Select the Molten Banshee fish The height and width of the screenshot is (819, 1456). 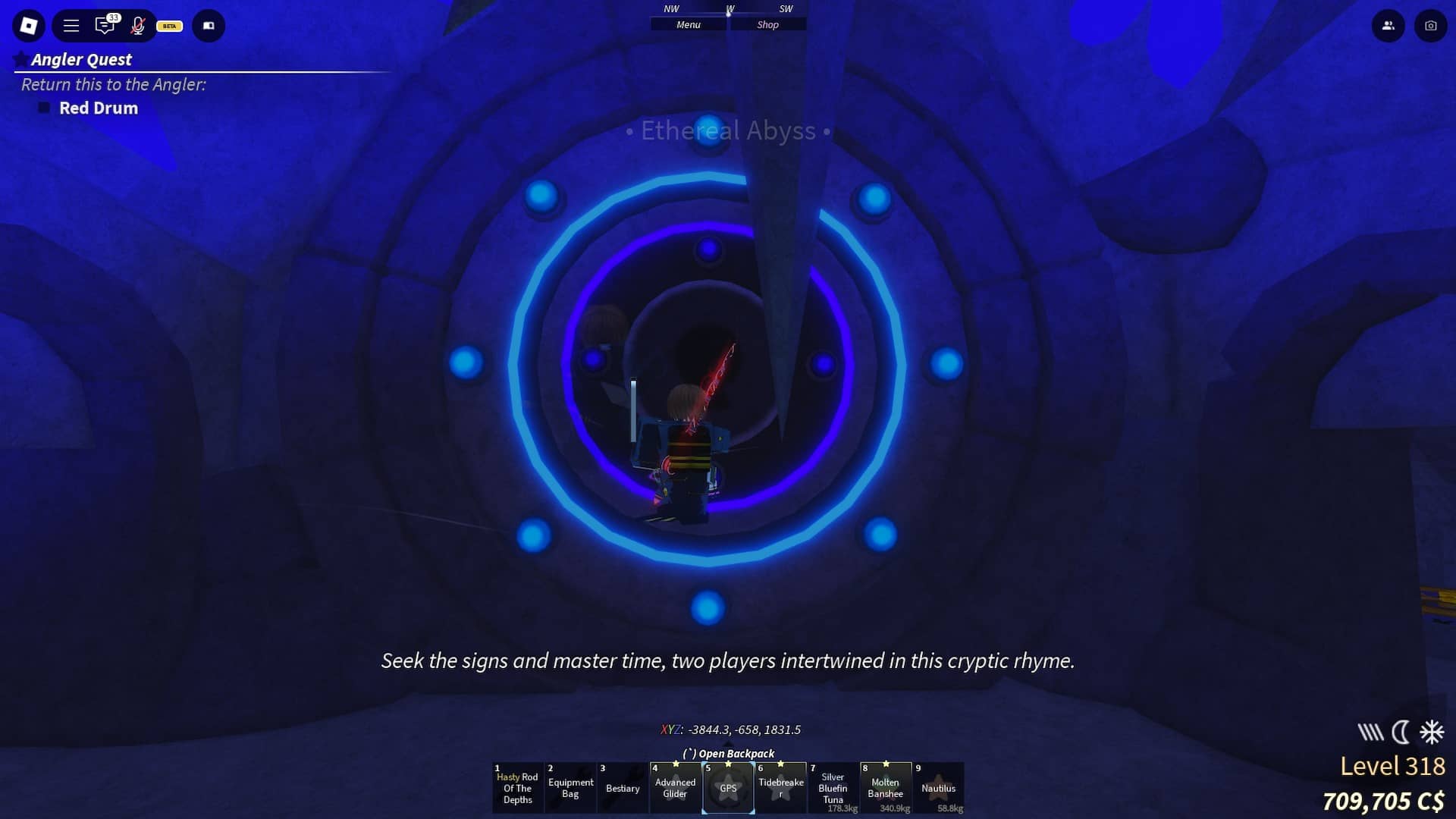coord(886,789)
